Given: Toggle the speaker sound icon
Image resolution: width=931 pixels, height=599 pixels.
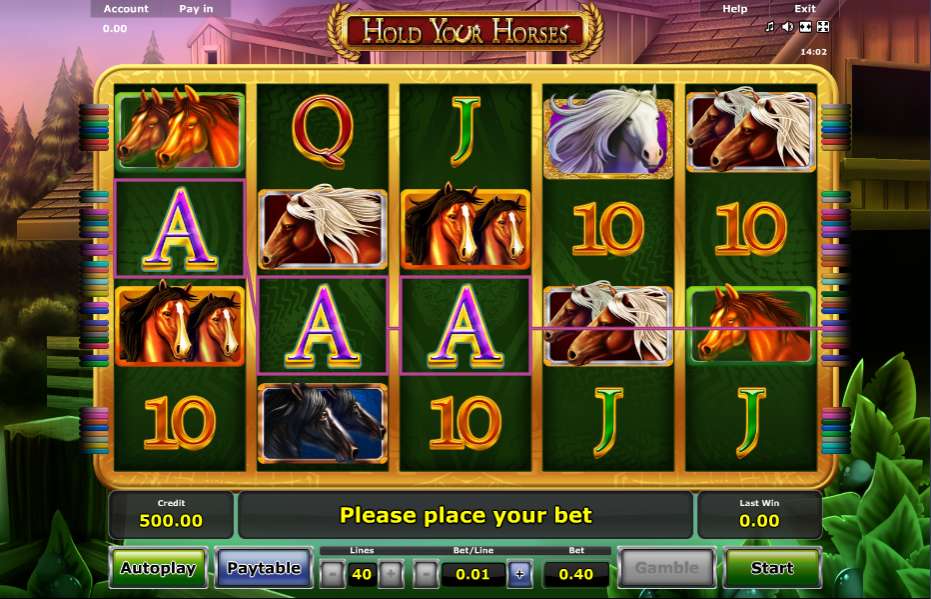Looking at the screenshot, I should coord(787,27).
